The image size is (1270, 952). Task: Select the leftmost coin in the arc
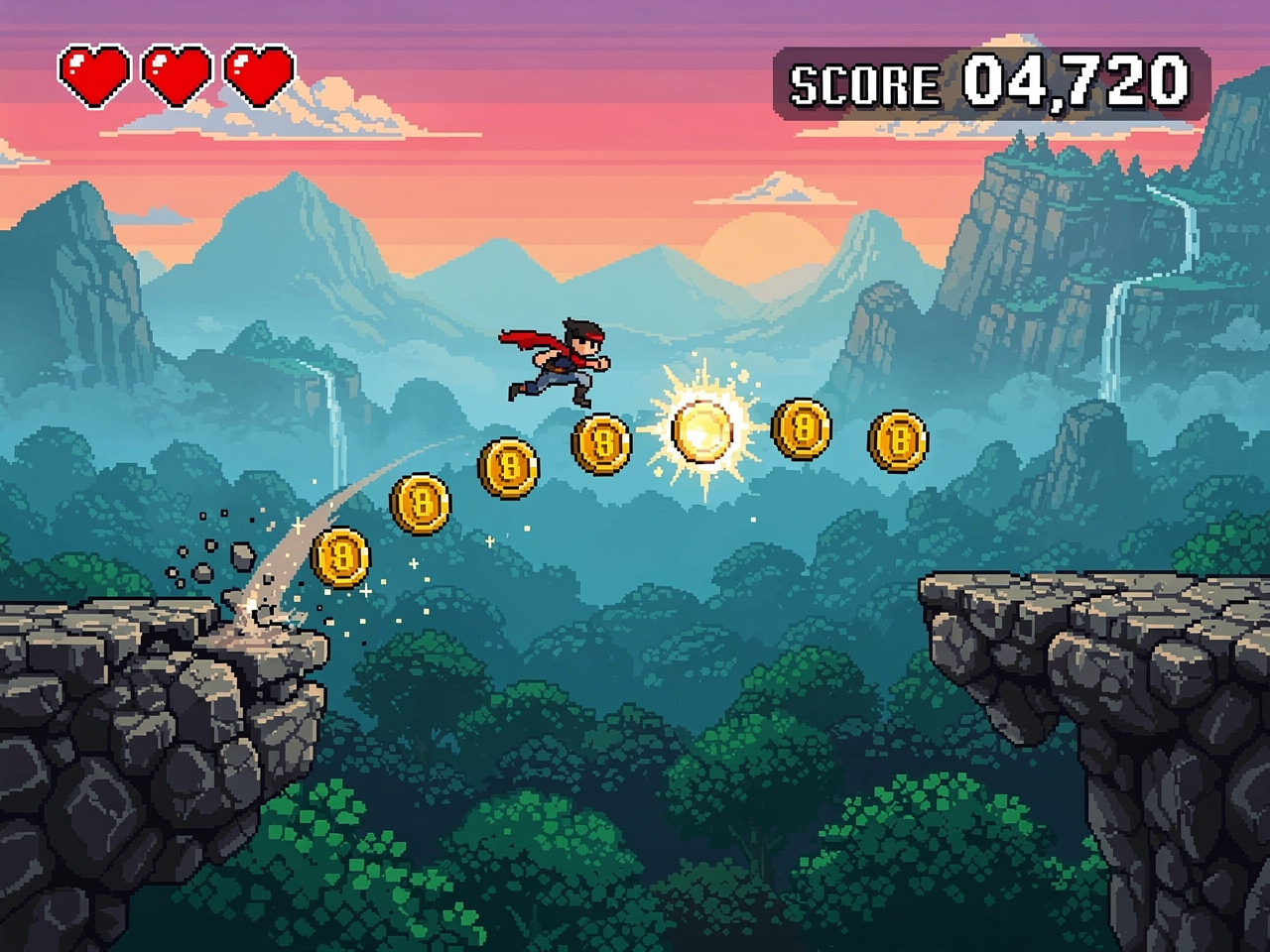(x=342, y=555)
